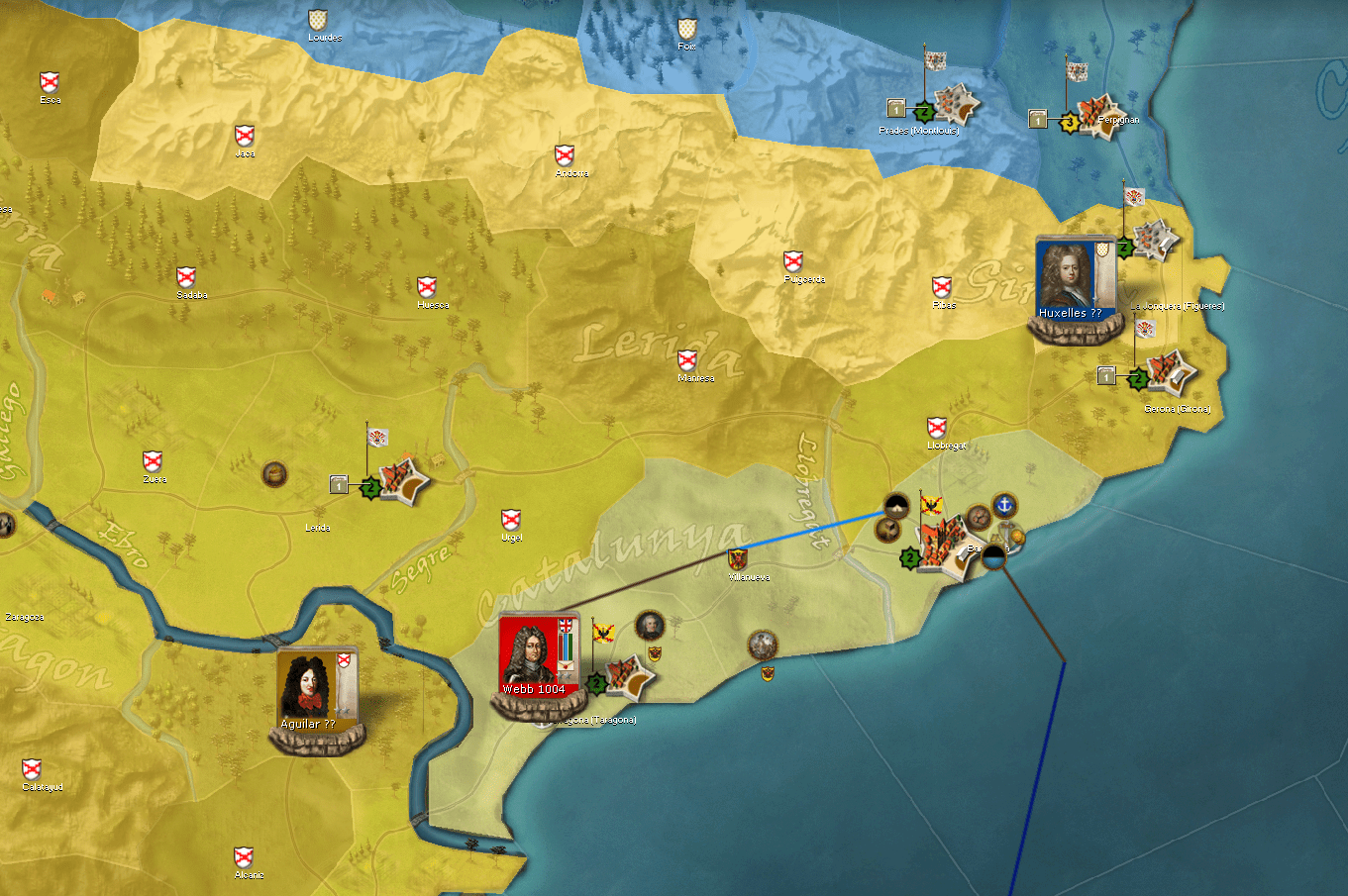Select the Manresa town shield
Screen dimensions: 1348x896
point(687,359)
